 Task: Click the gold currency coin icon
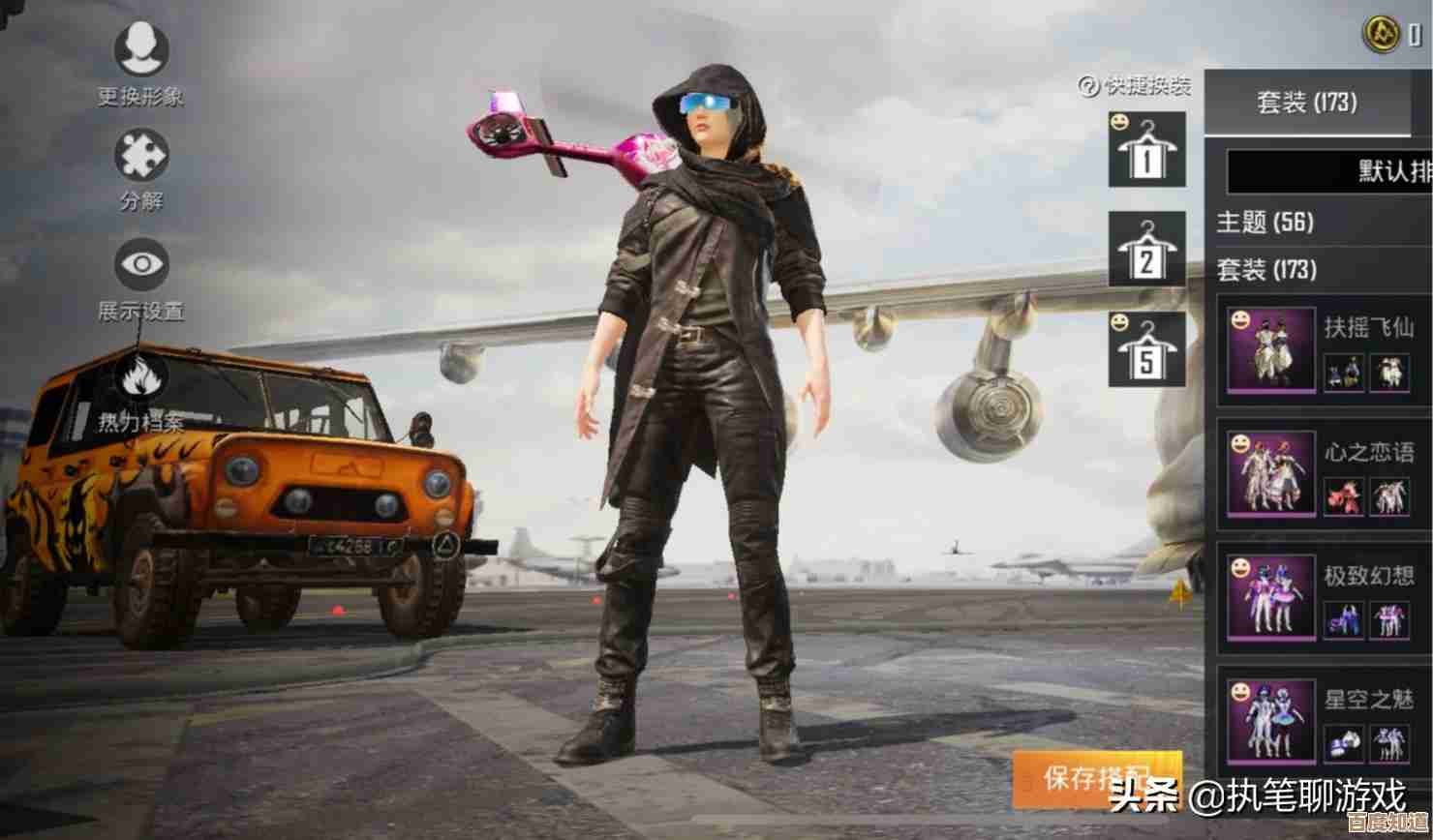click(x=1381, y=34)
